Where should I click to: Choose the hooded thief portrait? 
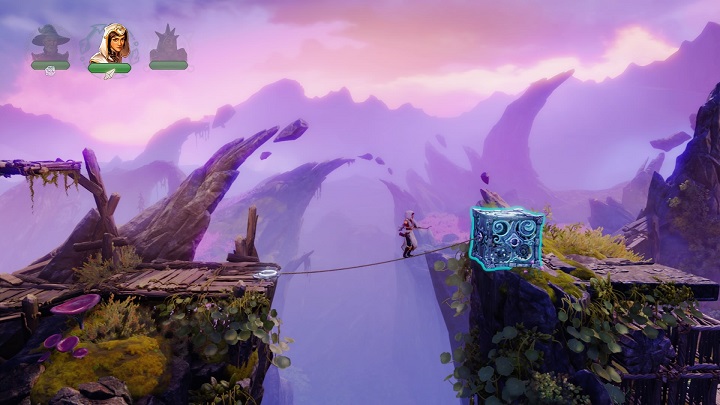click(109, 44)
